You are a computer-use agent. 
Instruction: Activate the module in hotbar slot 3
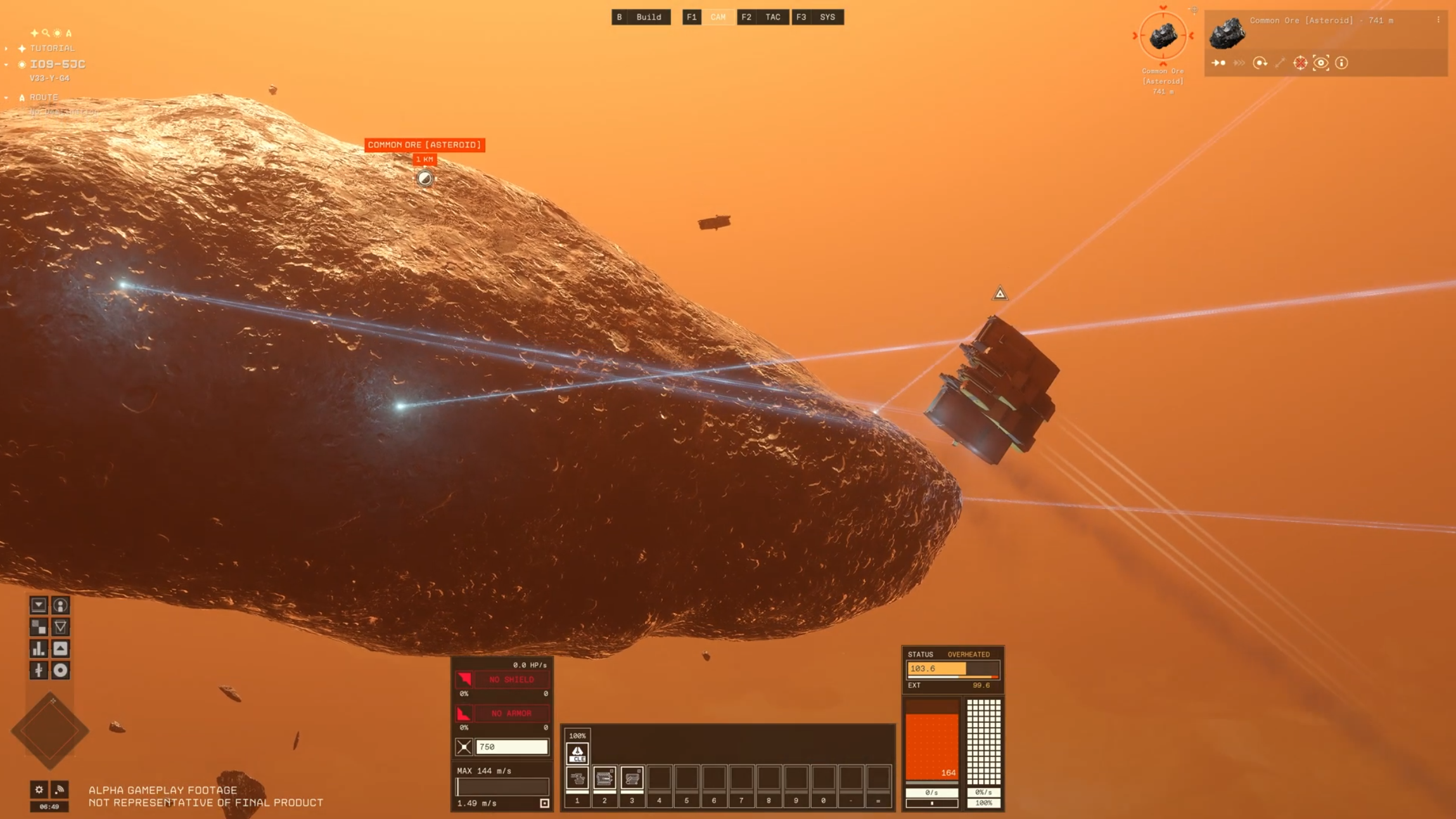tap(632, 778)
